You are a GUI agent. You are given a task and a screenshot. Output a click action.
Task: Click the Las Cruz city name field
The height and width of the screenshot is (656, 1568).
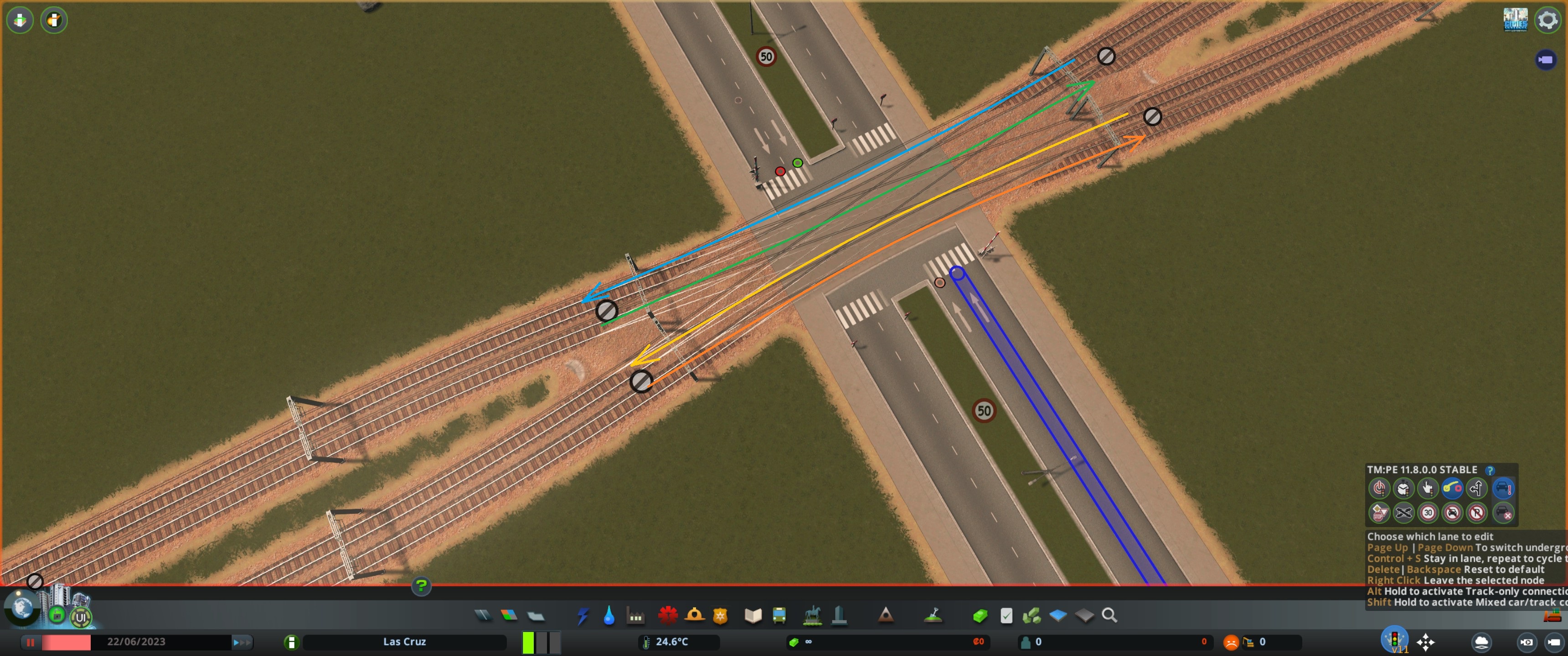pyautogui.click(x=404, y=641)
